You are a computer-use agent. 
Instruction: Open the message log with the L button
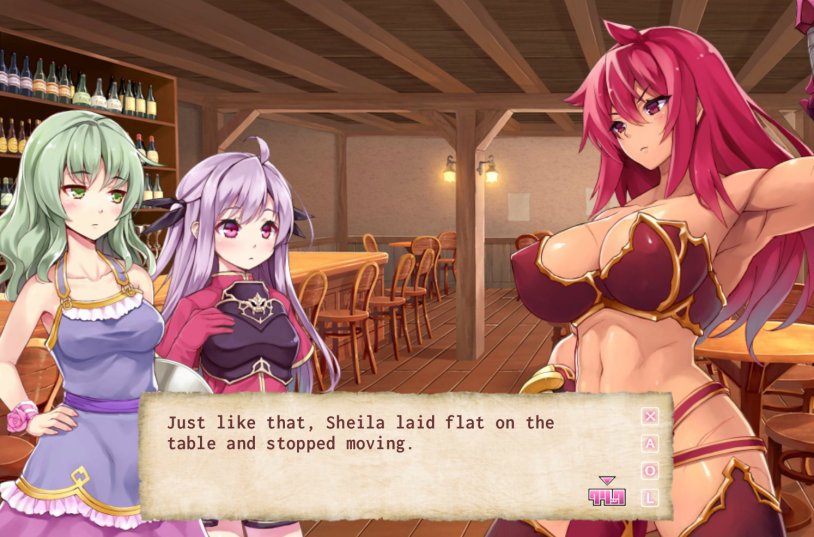click(650, 497)
